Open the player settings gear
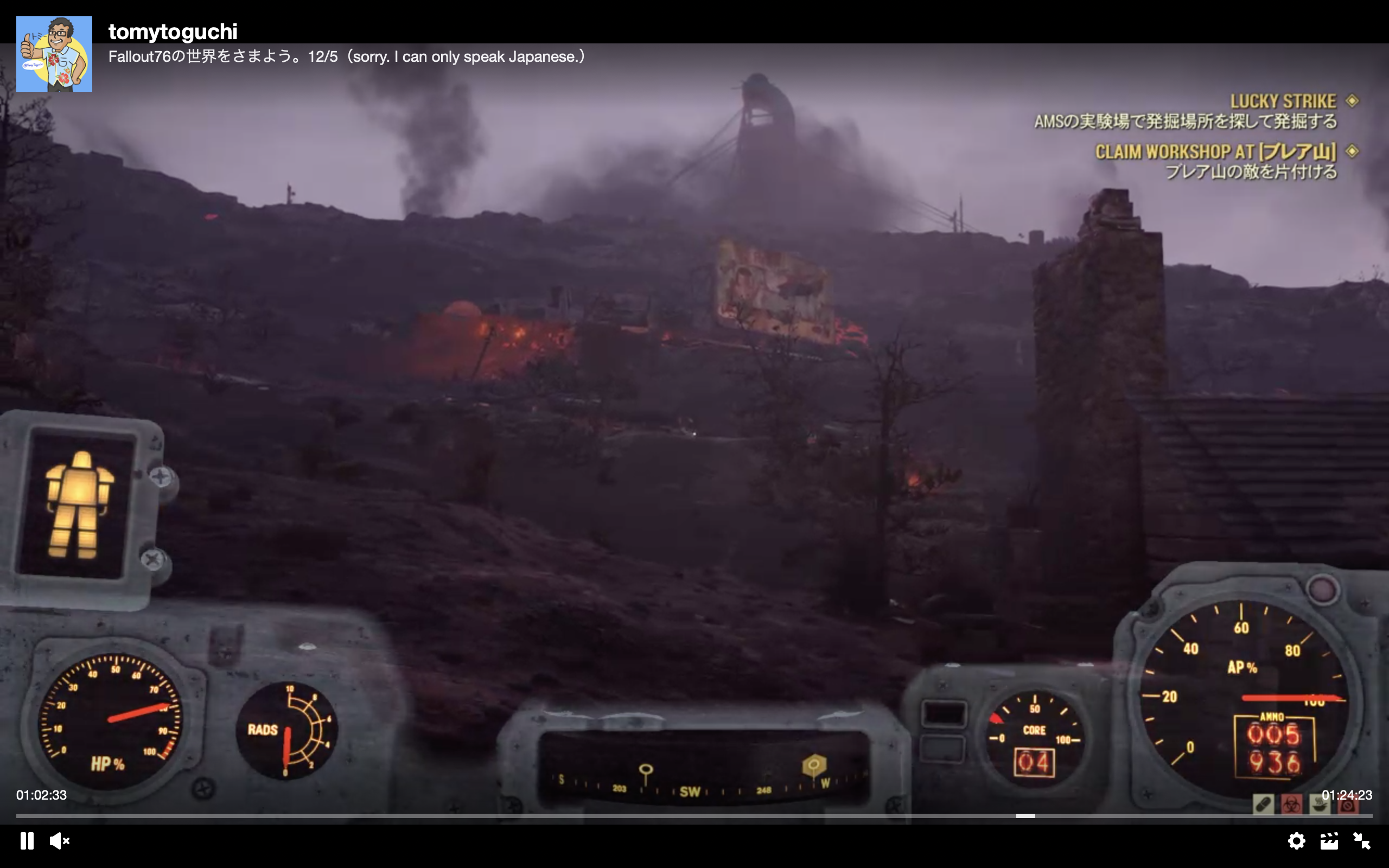Image resolution: width=1389 pixels, height=868 pixels. [1298, 841]
